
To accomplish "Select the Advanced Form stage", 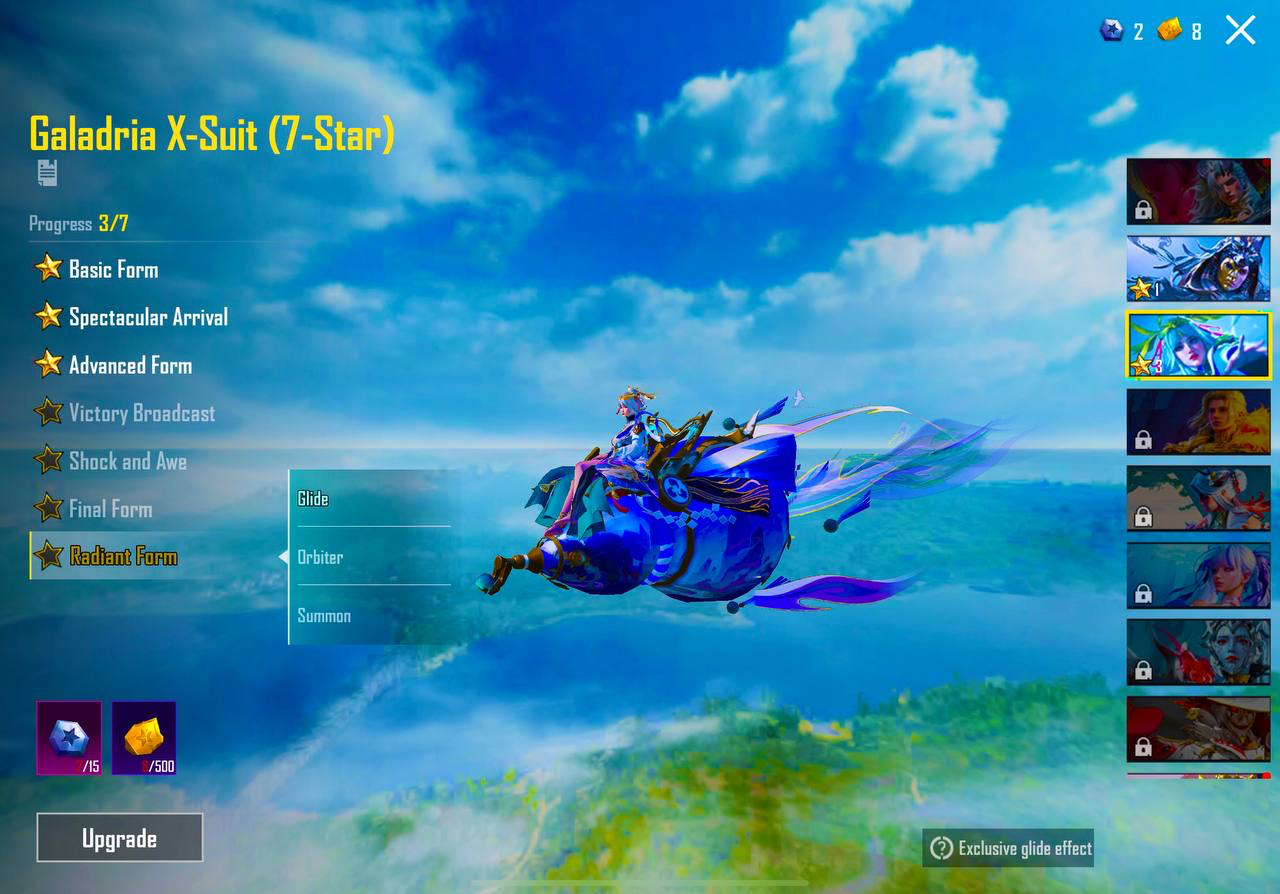I will tap(129, 365).
